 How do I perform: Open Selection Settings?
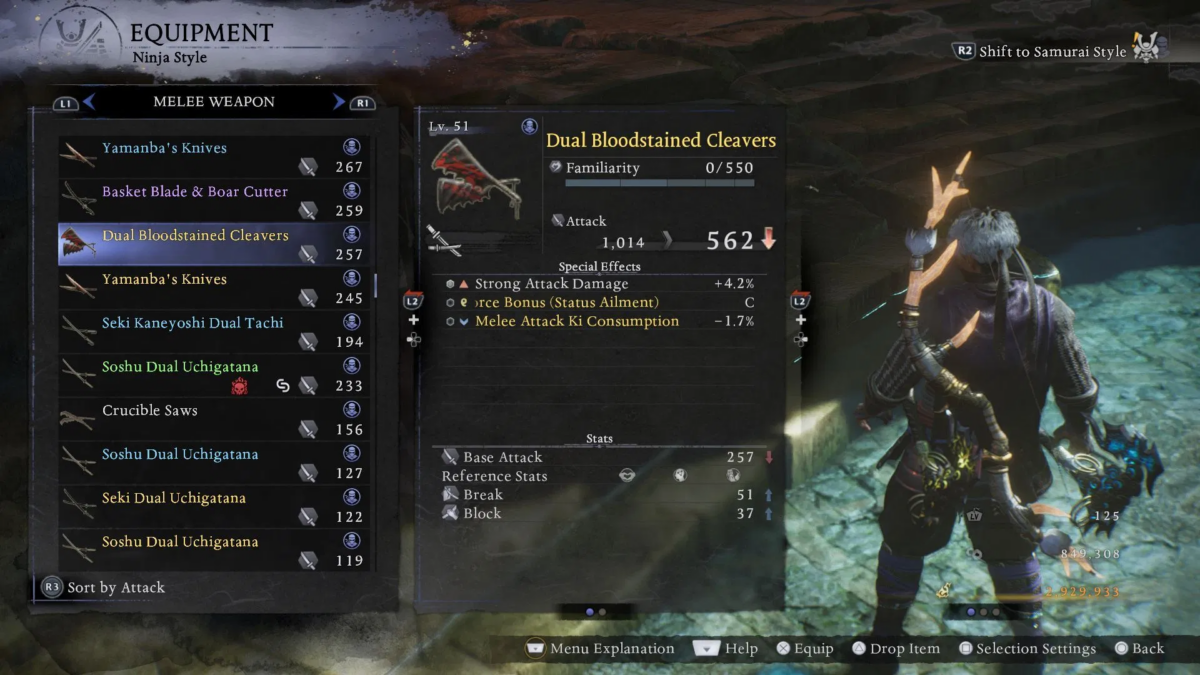coord(1026,649)
